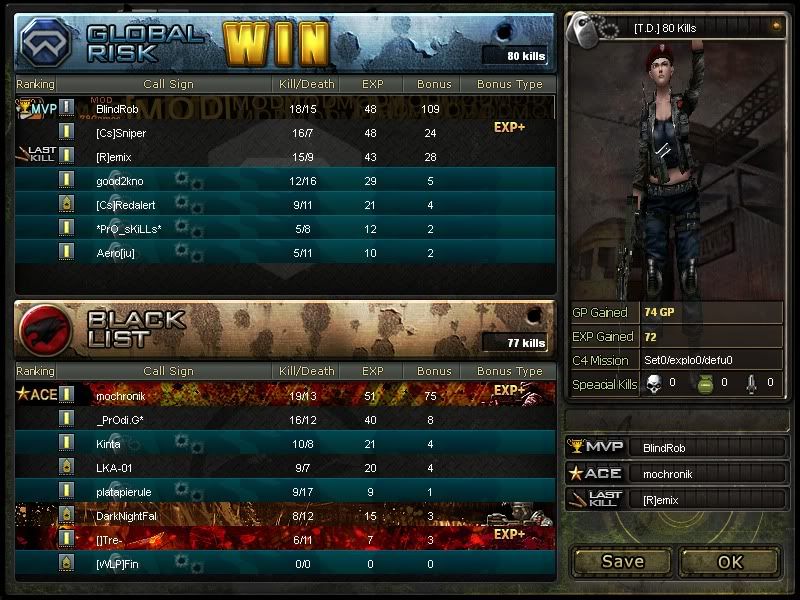Select [R]emix's scoreboard row
Image resolution: width=800 pixels, height=600 pixels.
click(x=285, y=157)
